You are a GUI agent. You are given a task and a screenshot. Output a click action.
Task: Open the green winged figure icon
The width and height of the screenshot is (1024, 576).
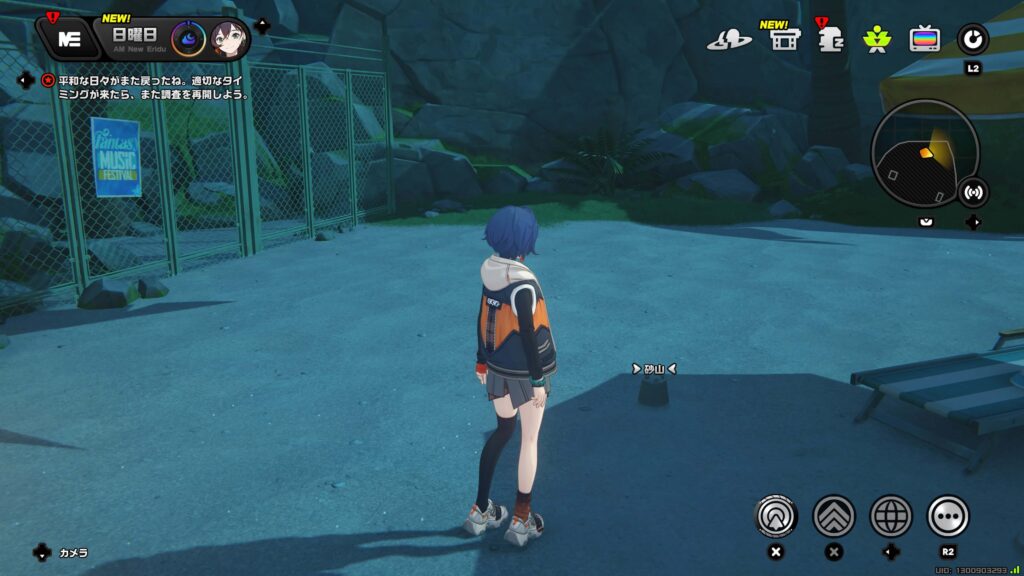coord(877,40)
